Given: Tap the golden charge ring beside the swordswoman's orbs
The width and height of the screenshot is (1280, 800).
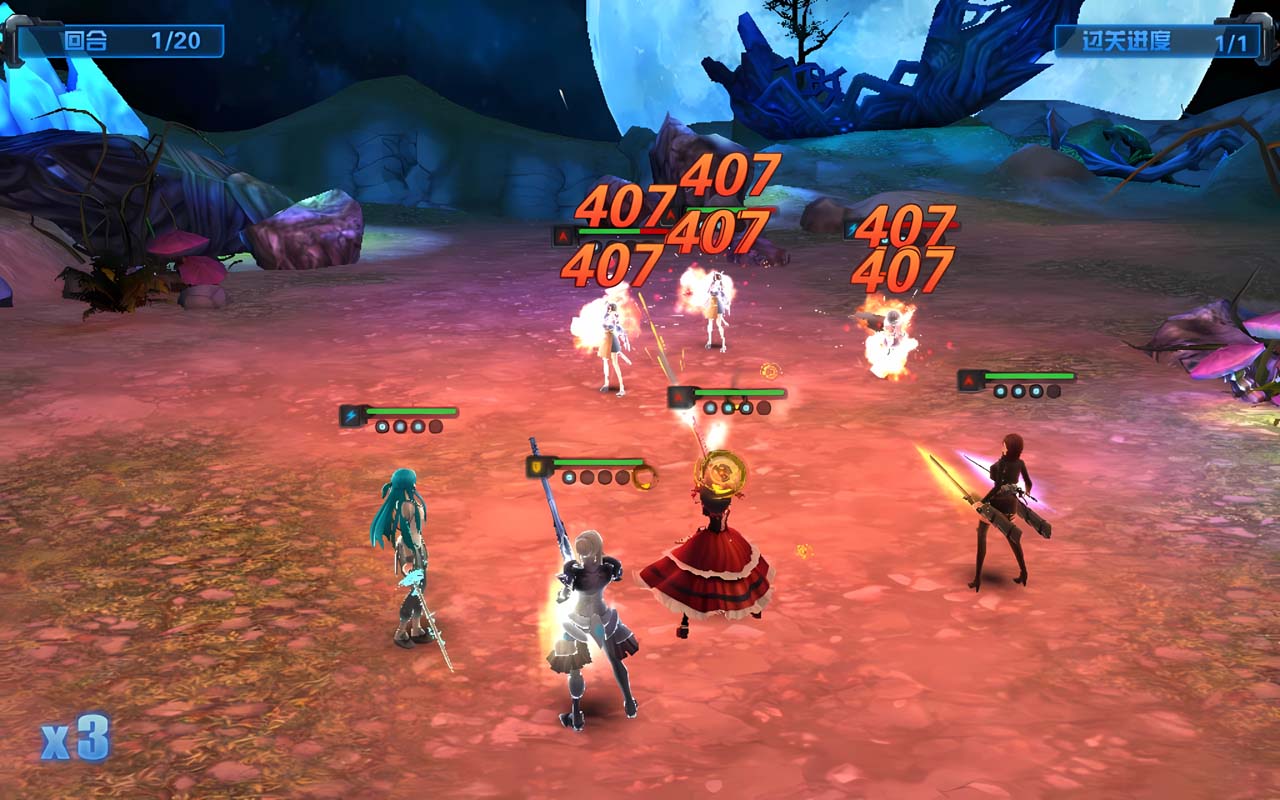Looking at the screenshot, I should [644, 477].
